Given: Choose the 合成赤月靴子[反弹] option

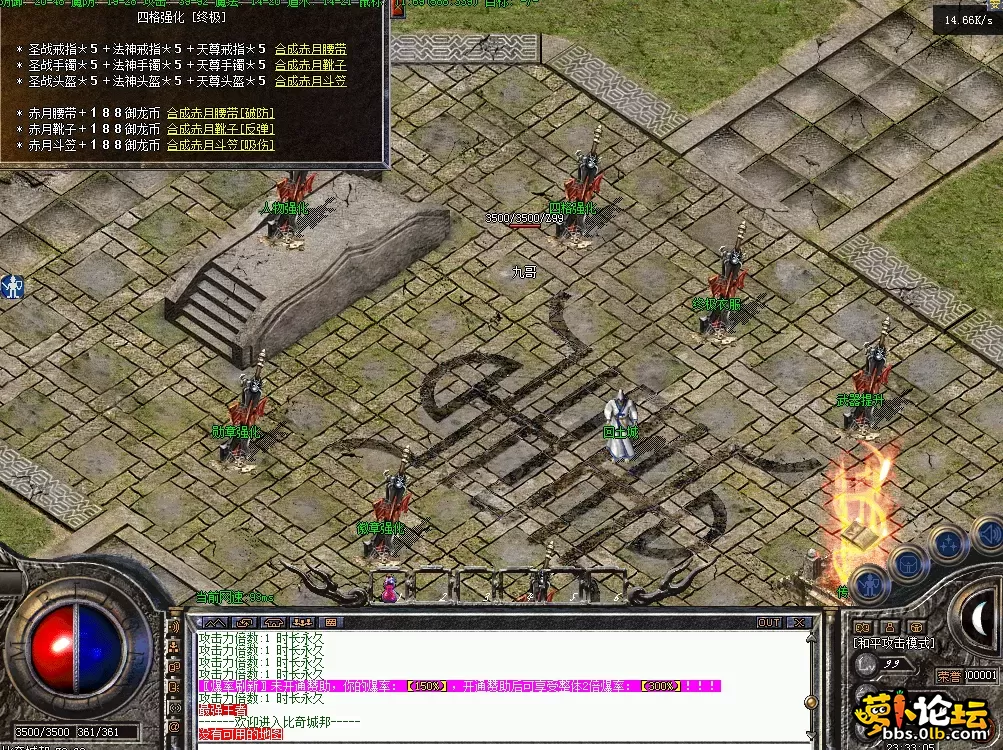Looking at the screenshot, I should point(220,129).
